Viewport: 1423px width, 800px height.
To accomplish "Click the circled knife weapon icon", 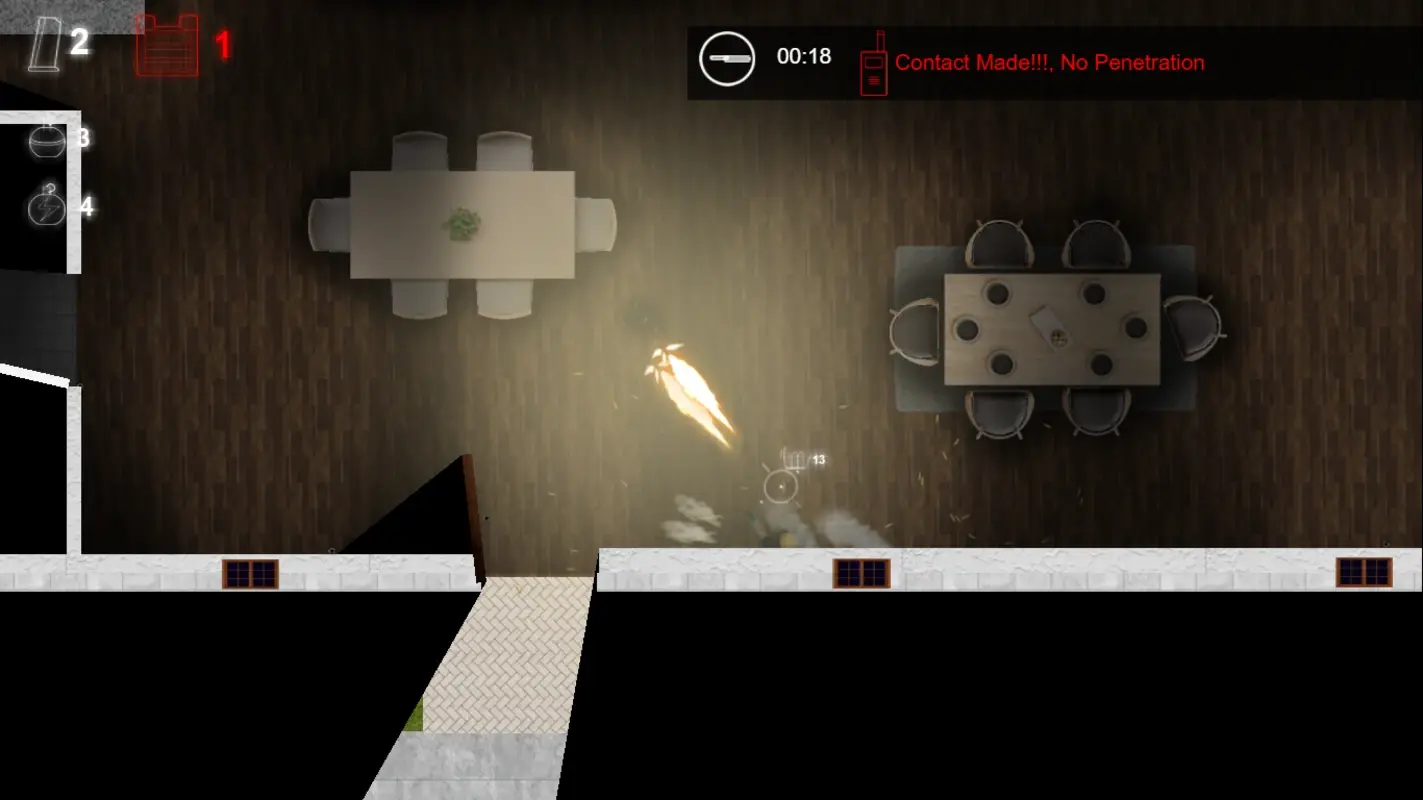I will pos(727,58).
